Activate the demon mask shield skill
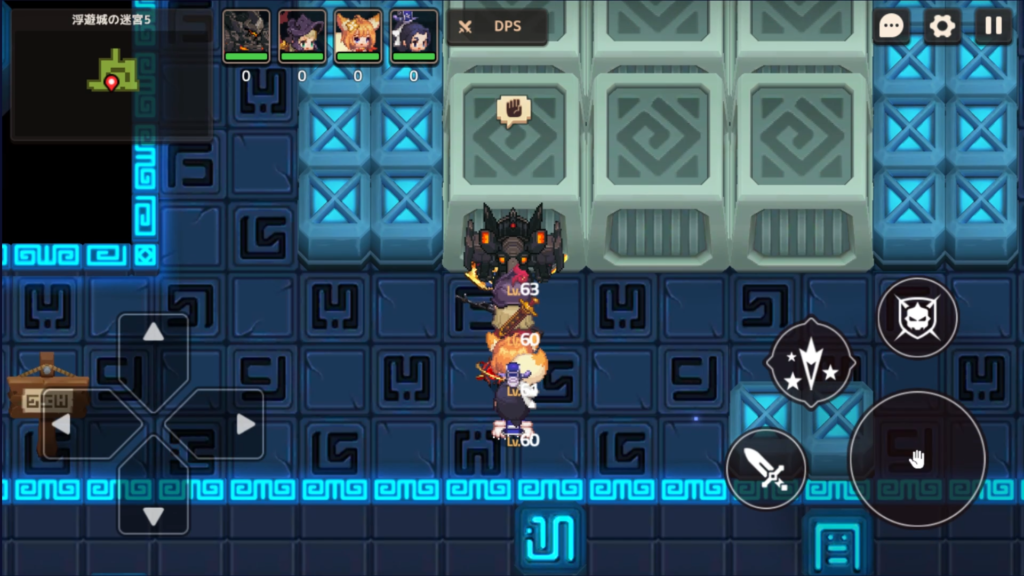This screenshot has width=1024, height=576. (x=917, y=318)
